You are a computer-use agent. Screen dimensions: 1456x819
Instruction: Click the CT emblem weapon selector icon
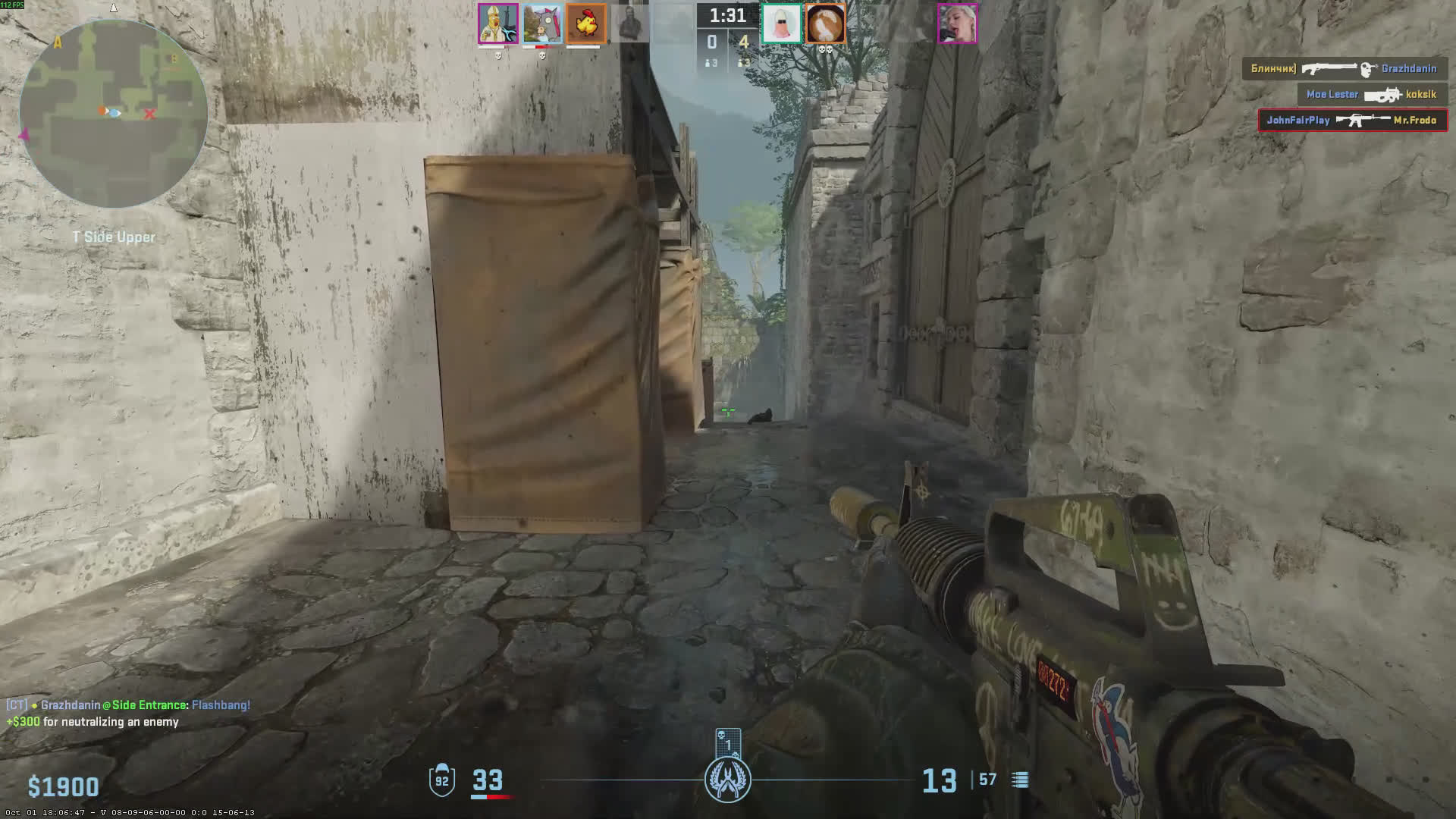728,780
